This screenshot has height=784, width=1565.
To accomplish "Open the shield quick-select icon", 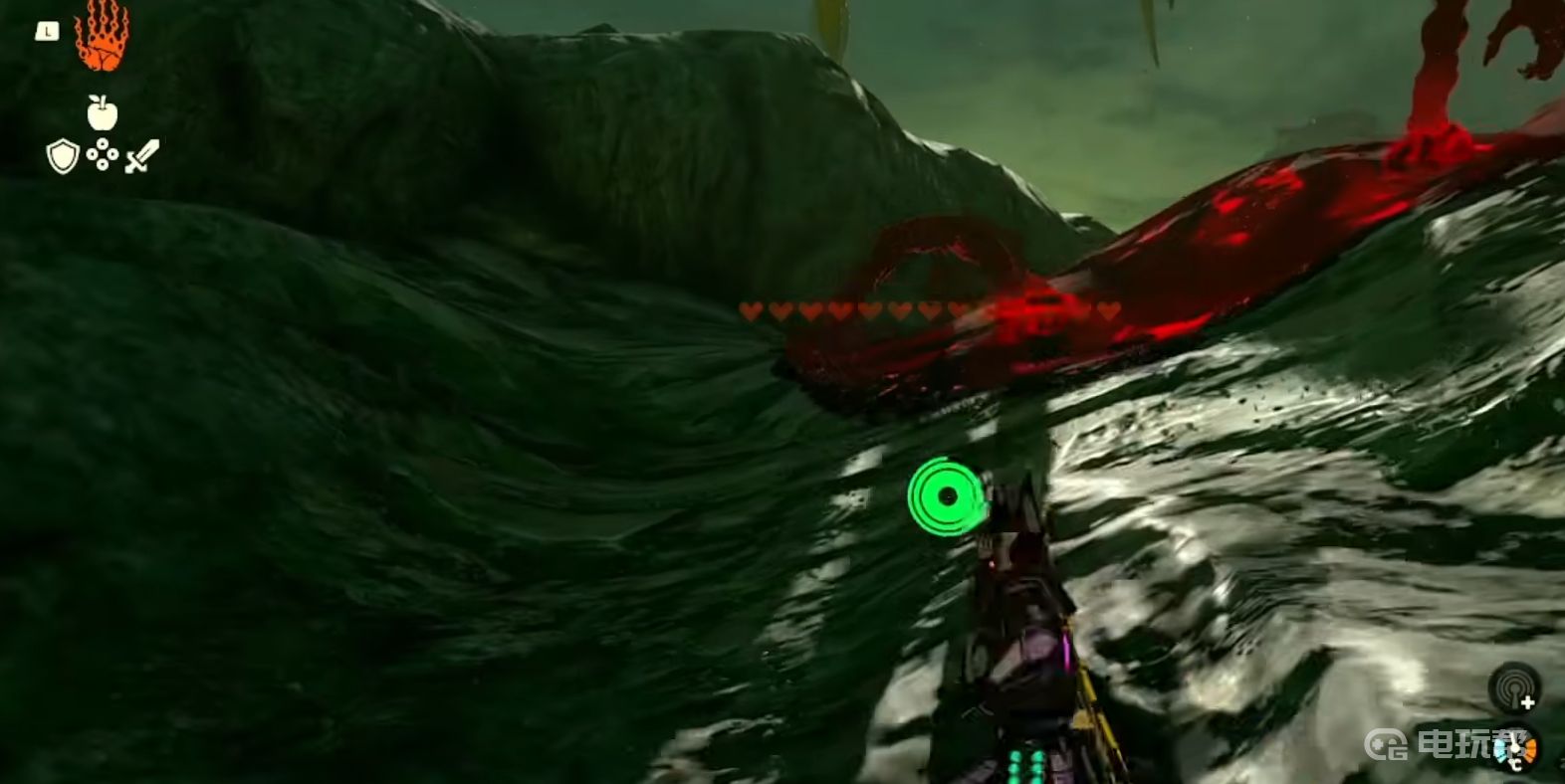I will pos(63,156).
